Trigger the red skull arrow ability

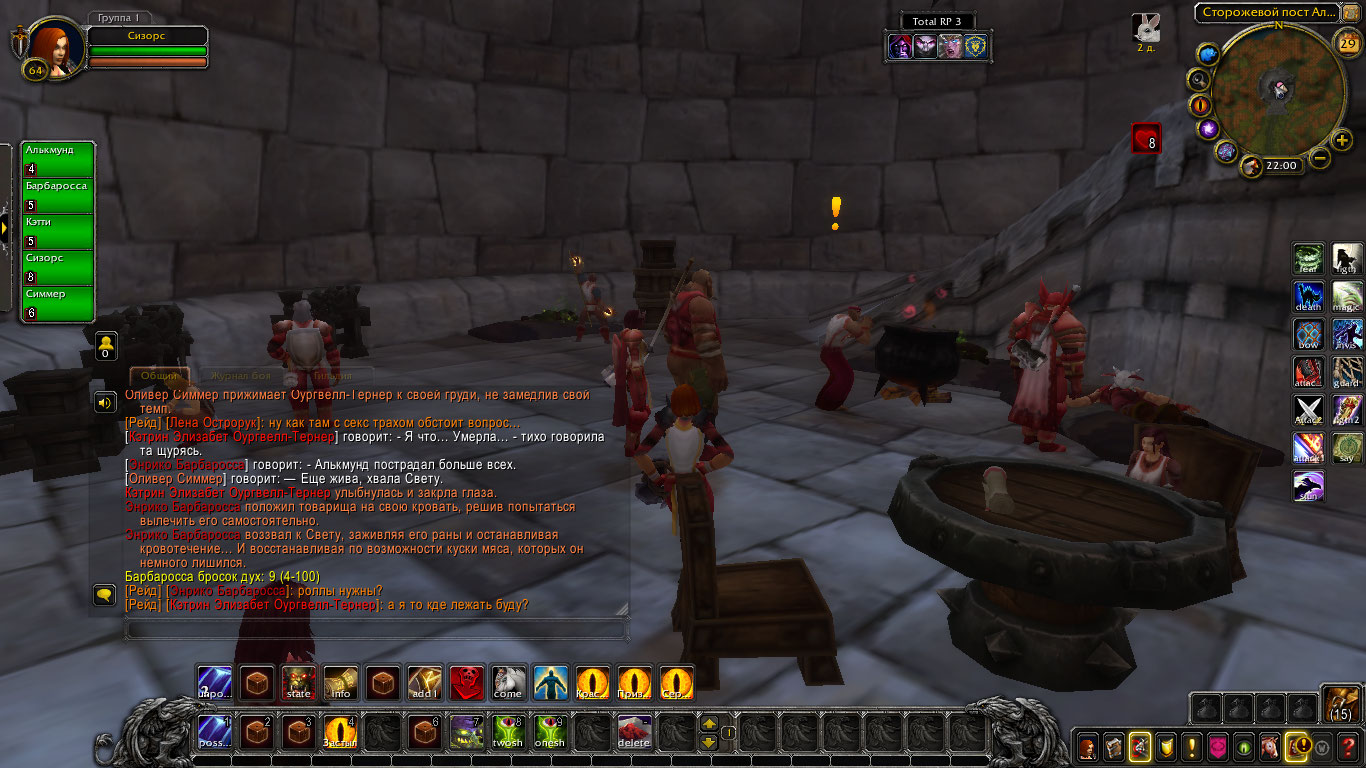click(x=466, y=682)
